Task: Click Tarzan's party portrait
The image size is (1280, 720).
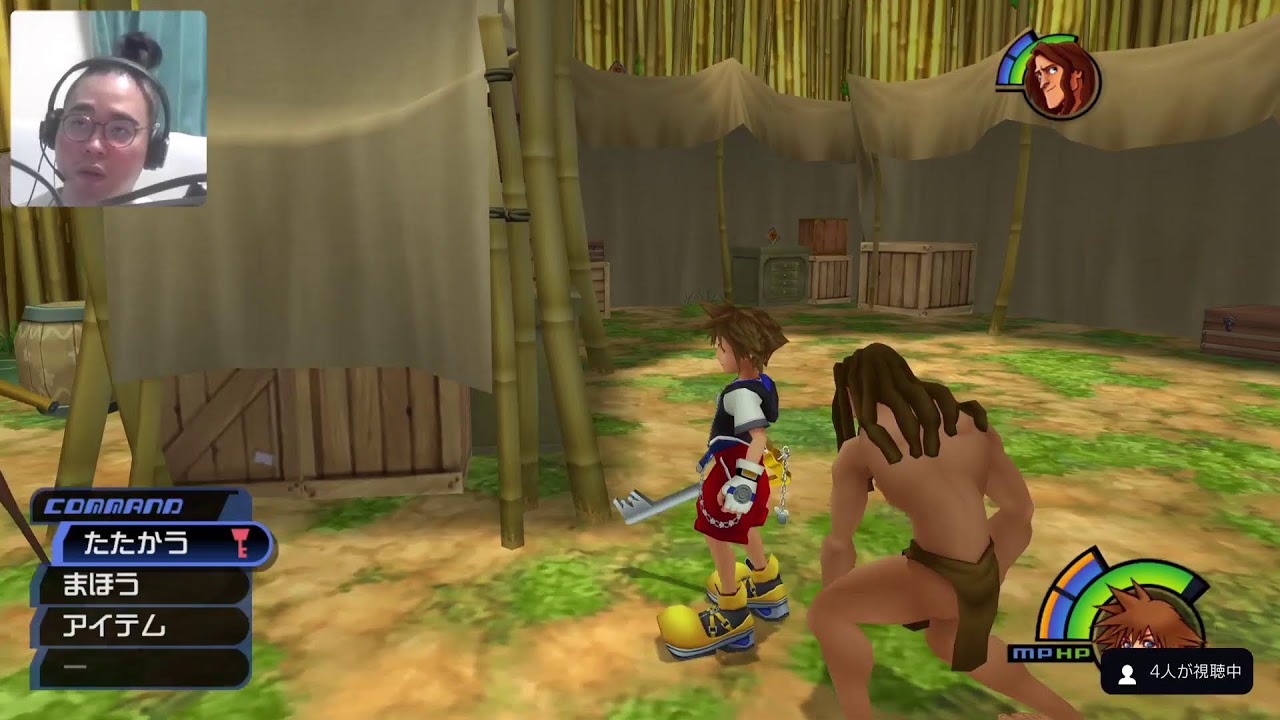Action: (x=1060, y=79)
